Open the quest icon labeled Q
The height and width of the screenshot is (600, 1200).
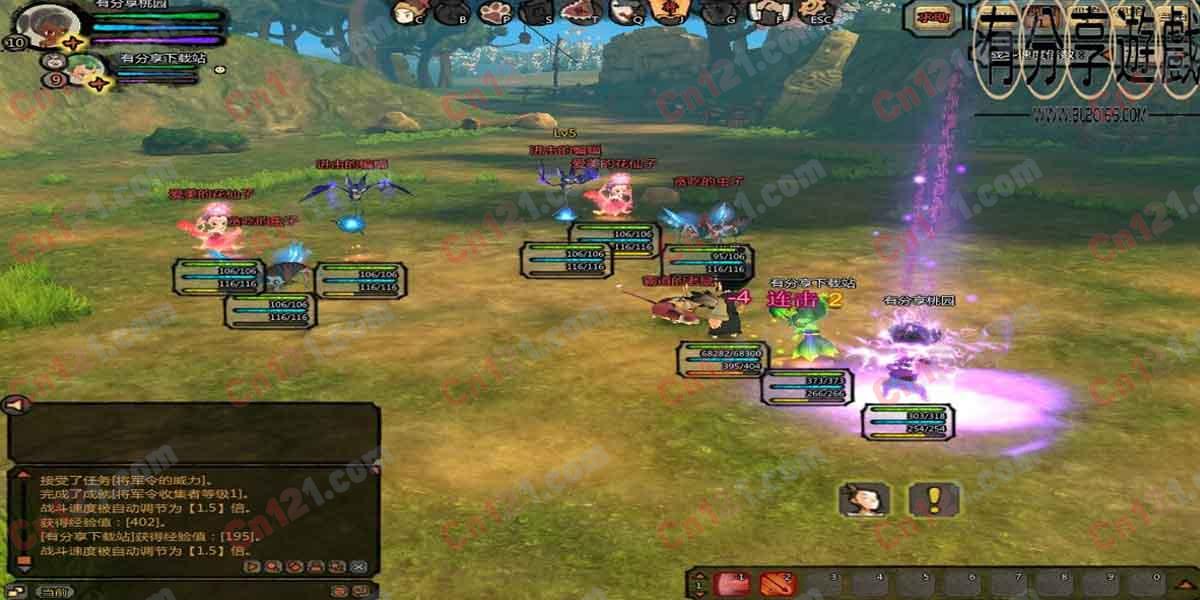624,13
